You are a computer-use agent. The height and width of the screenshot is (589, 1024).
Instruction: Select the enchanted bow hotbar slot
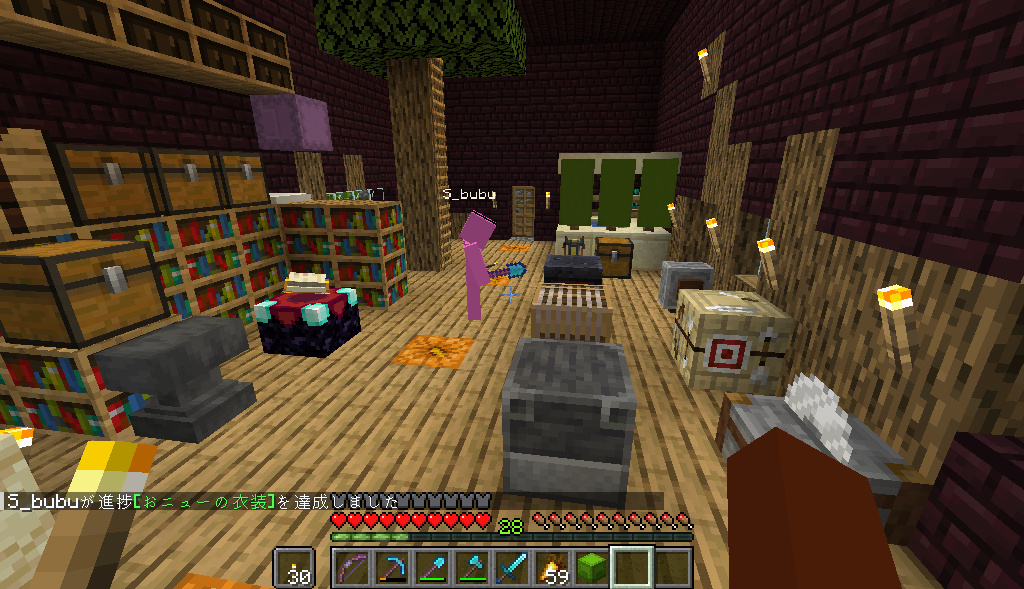point(352,568)
